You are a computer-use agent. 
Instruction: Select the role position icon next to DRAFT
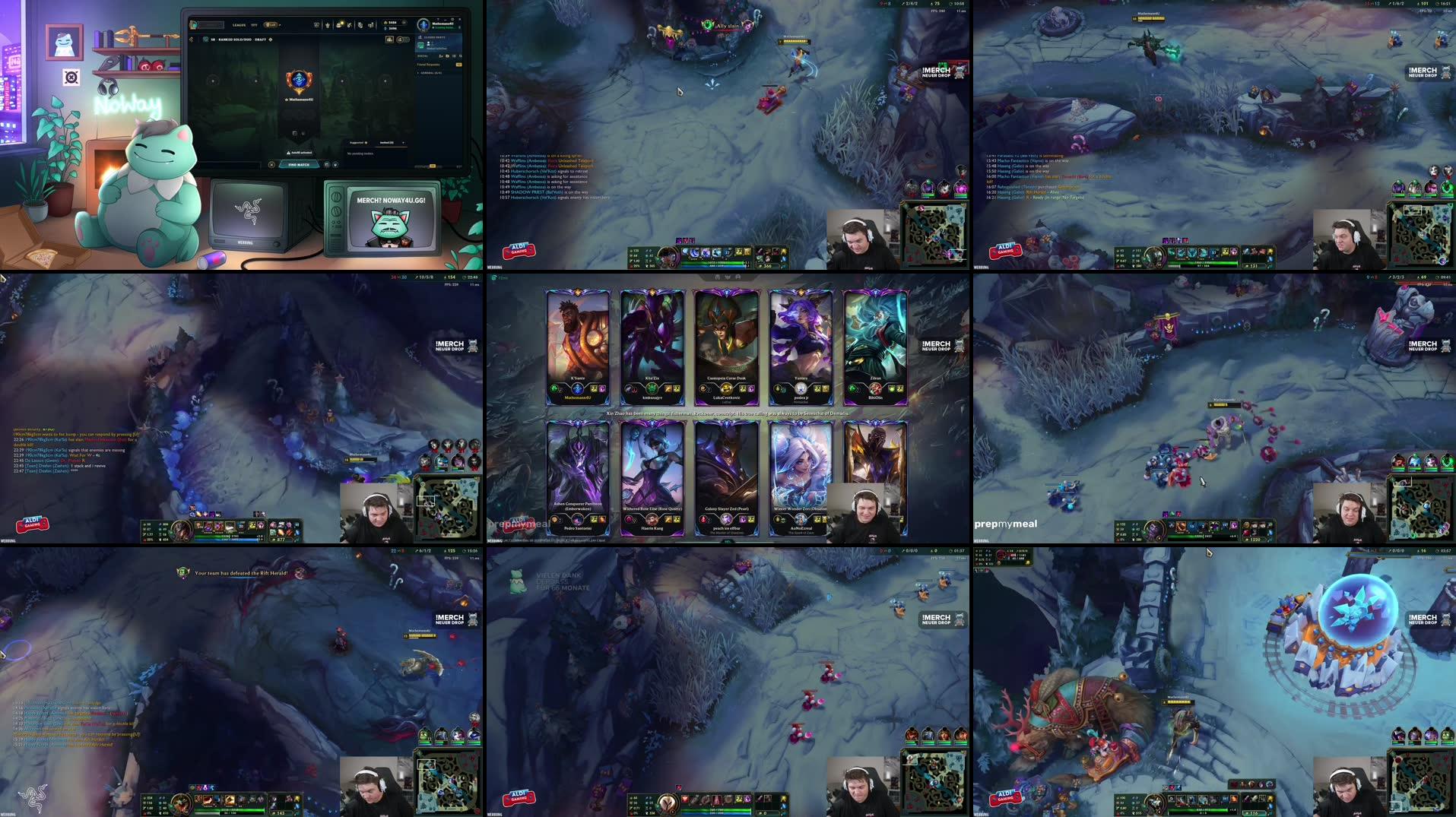tap(270, 40)
